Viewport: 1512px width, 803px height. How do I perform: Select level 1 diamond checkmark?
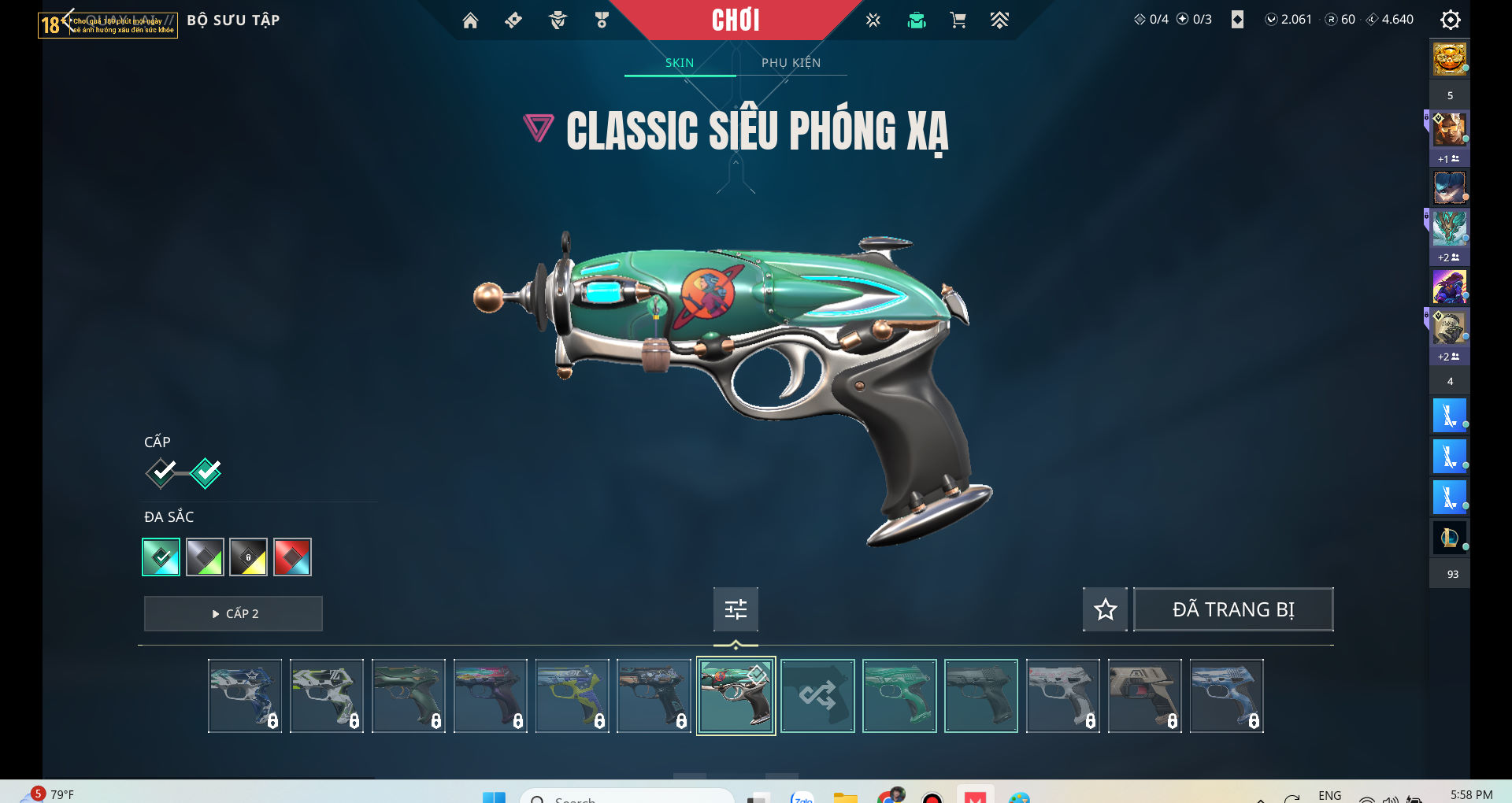pyautogui.click(x=161, y=472)
